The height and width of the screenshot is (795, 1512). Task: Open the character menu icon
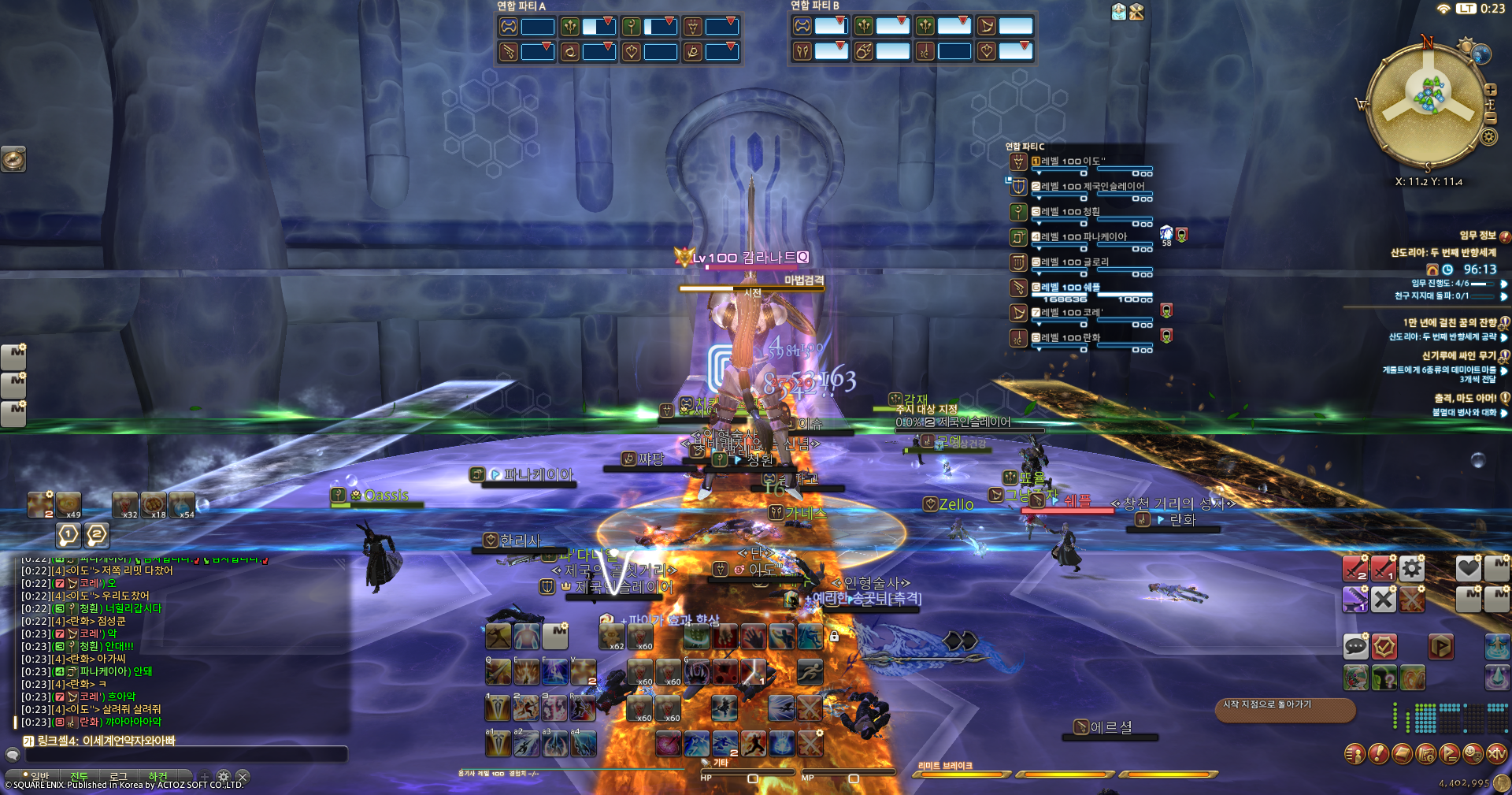click(1354, 754)
